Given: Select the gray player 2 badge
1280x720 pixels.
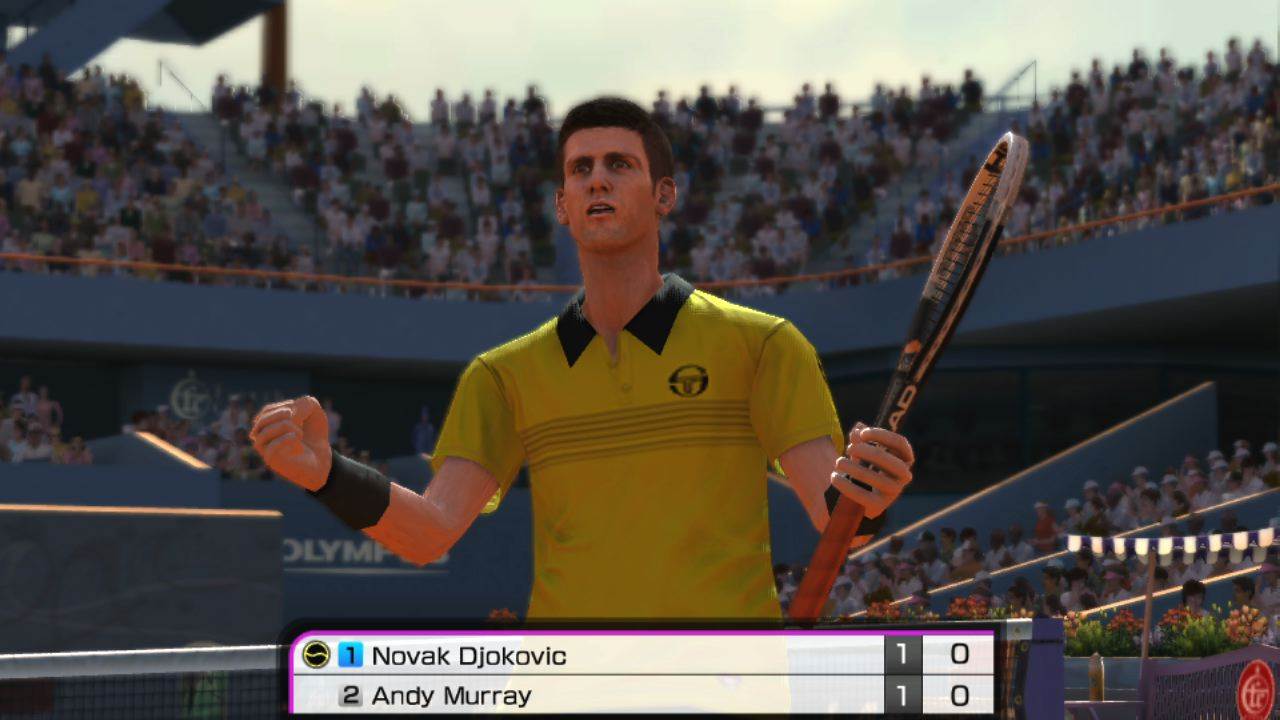Looking at the screenshot, I should point(350,693).
